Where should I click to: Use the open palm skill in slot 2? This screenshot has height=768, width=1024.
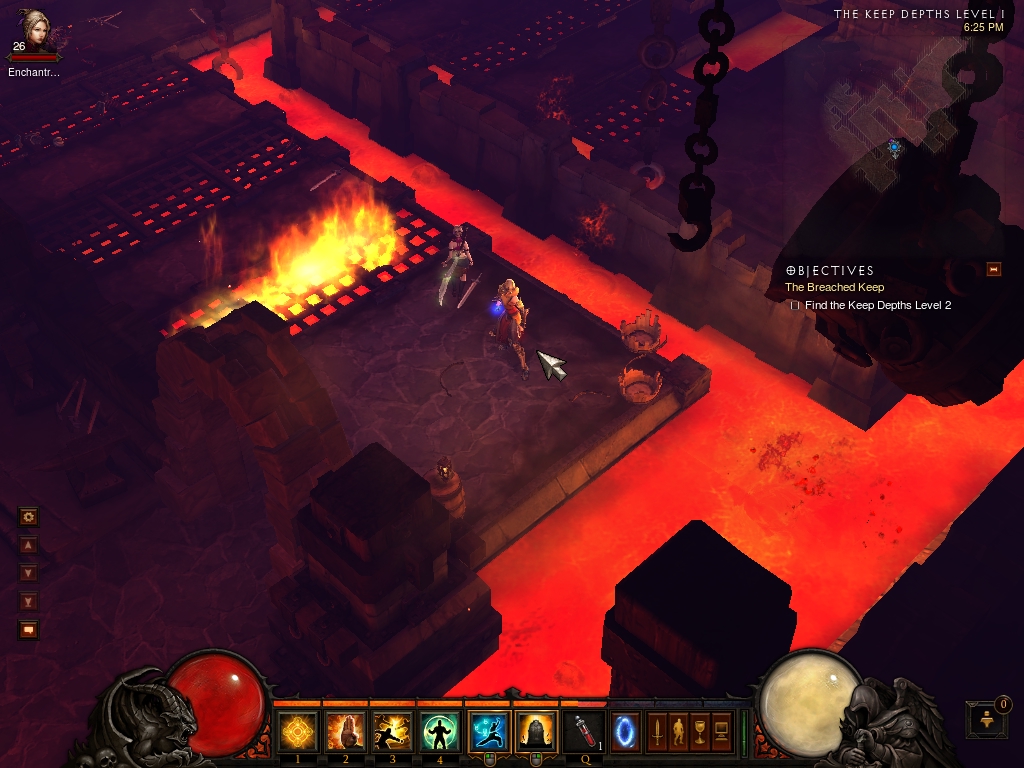(x=346, y=732)
